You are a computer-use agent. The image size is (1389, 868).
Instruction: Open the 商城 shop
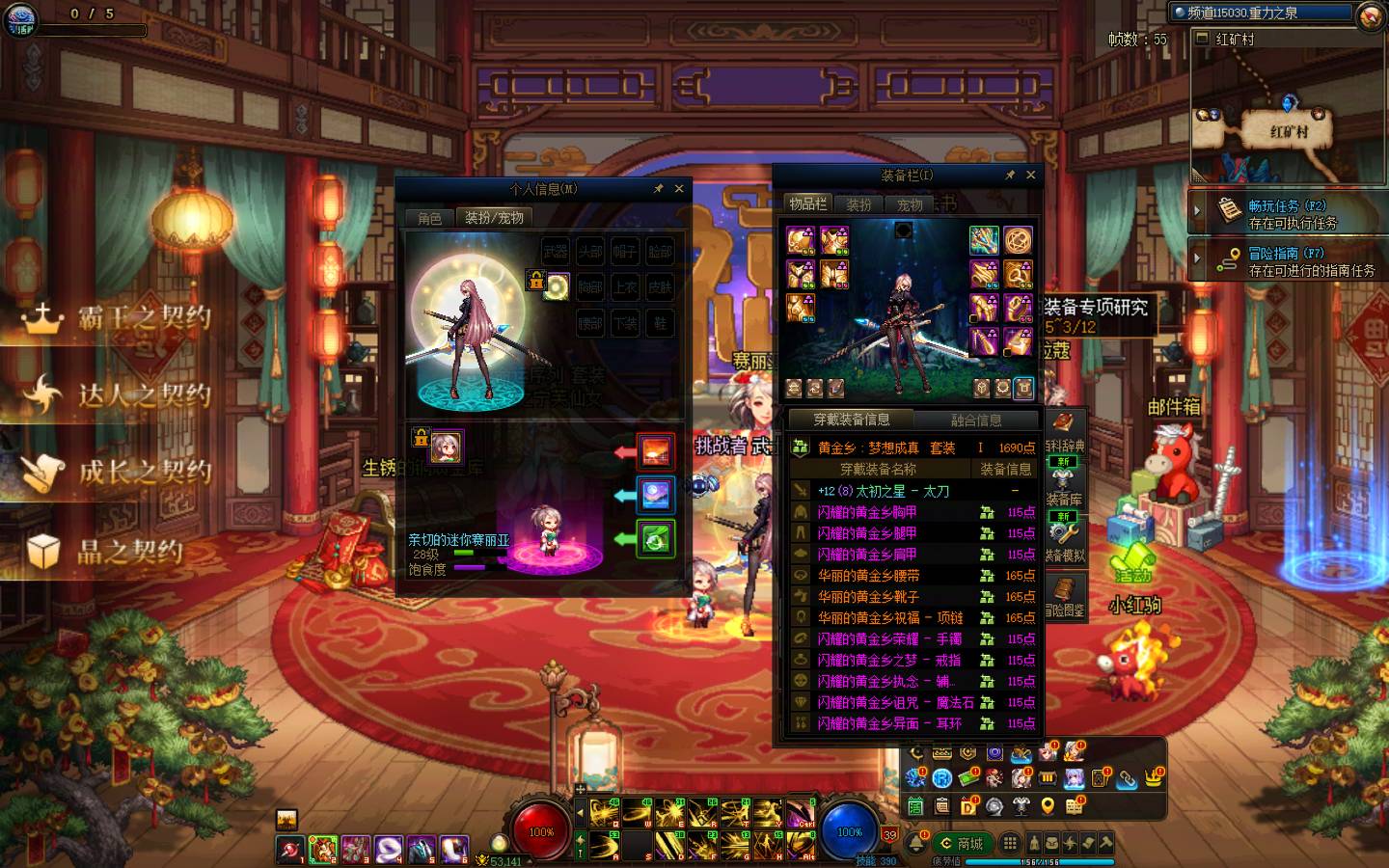coord(962,844)
